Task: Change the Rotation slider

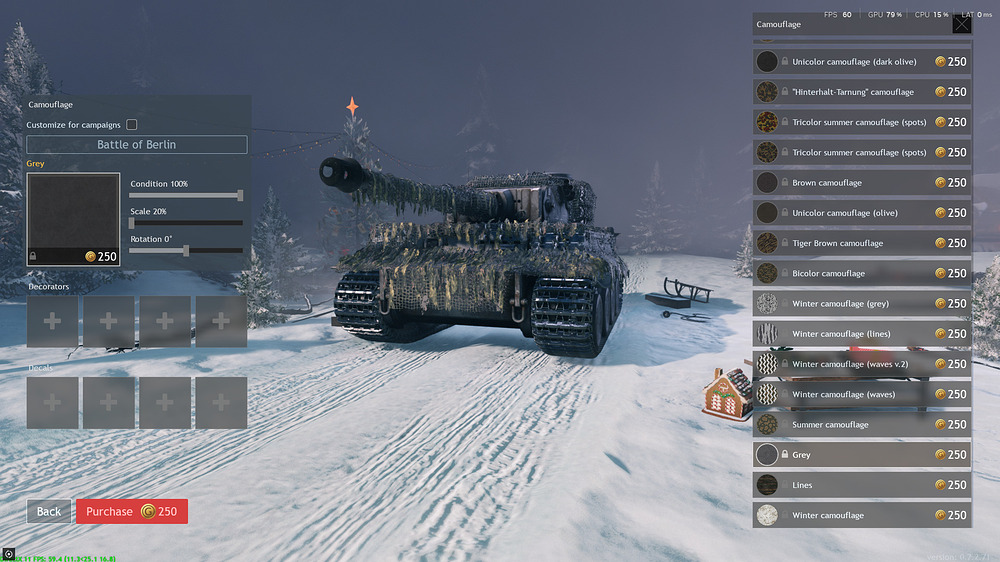Action: [186, 250]
